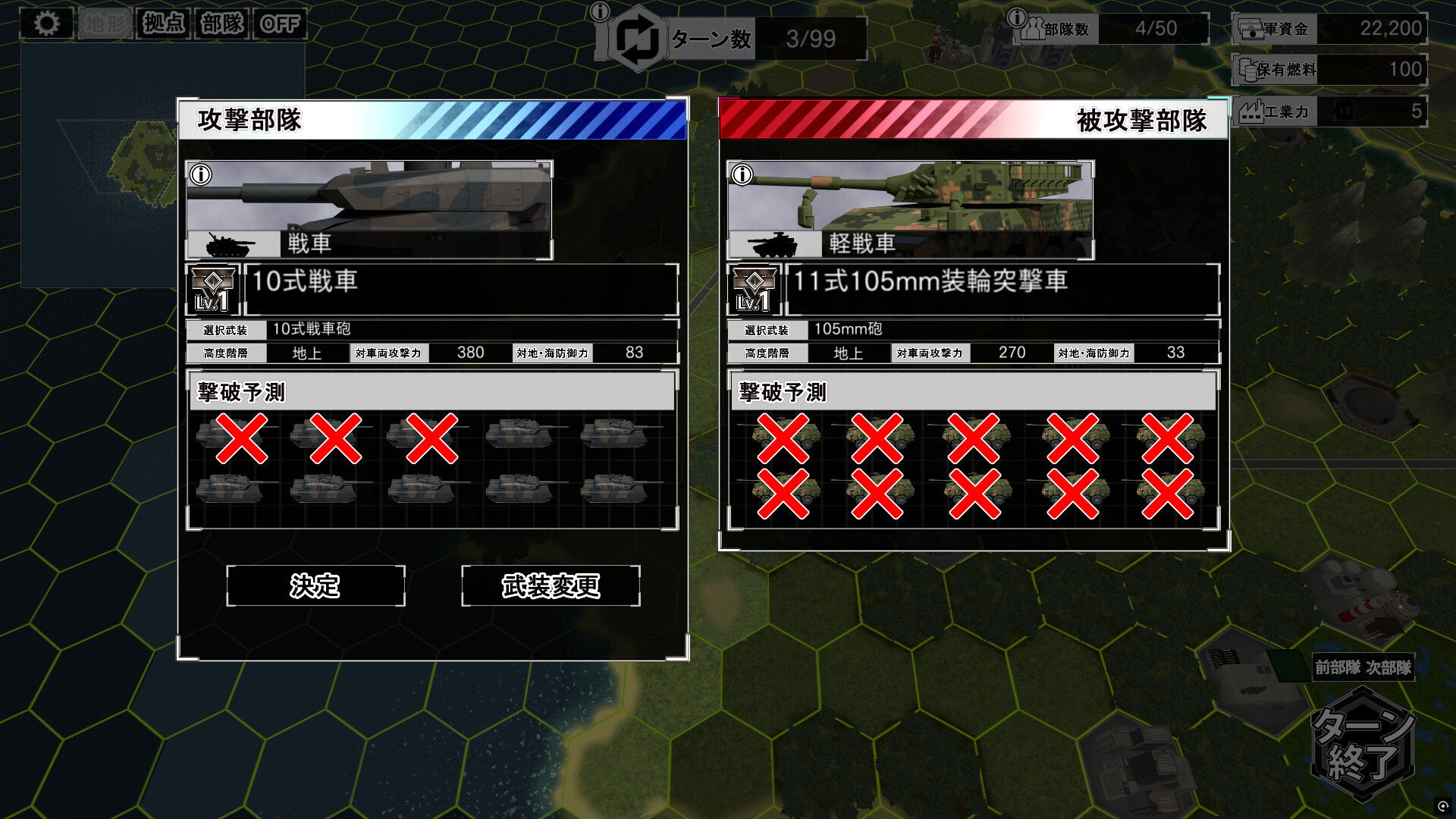Click the hexagonal turn cycle icon

point(637,39)
